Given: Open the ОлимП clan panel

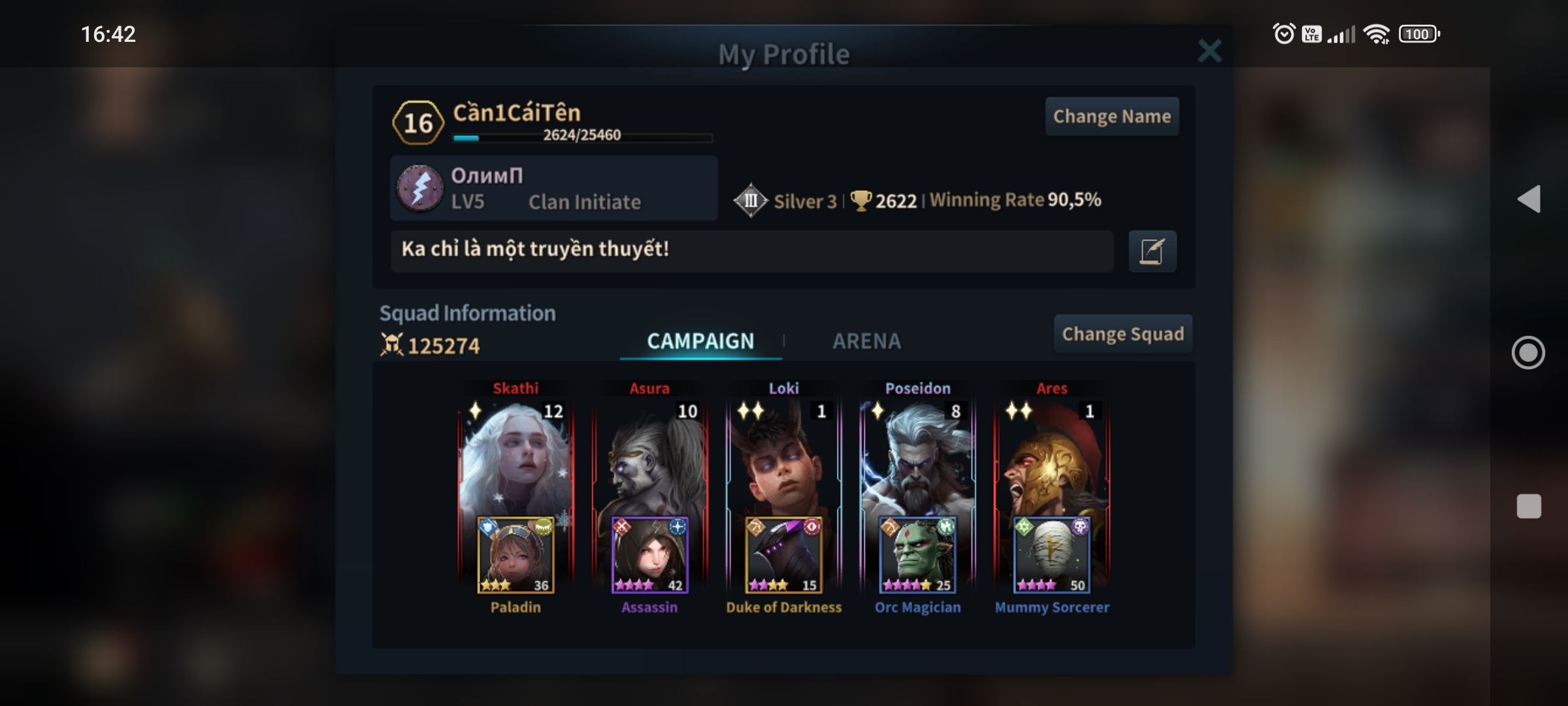Looking at the screenshot, I should [553, 188].
